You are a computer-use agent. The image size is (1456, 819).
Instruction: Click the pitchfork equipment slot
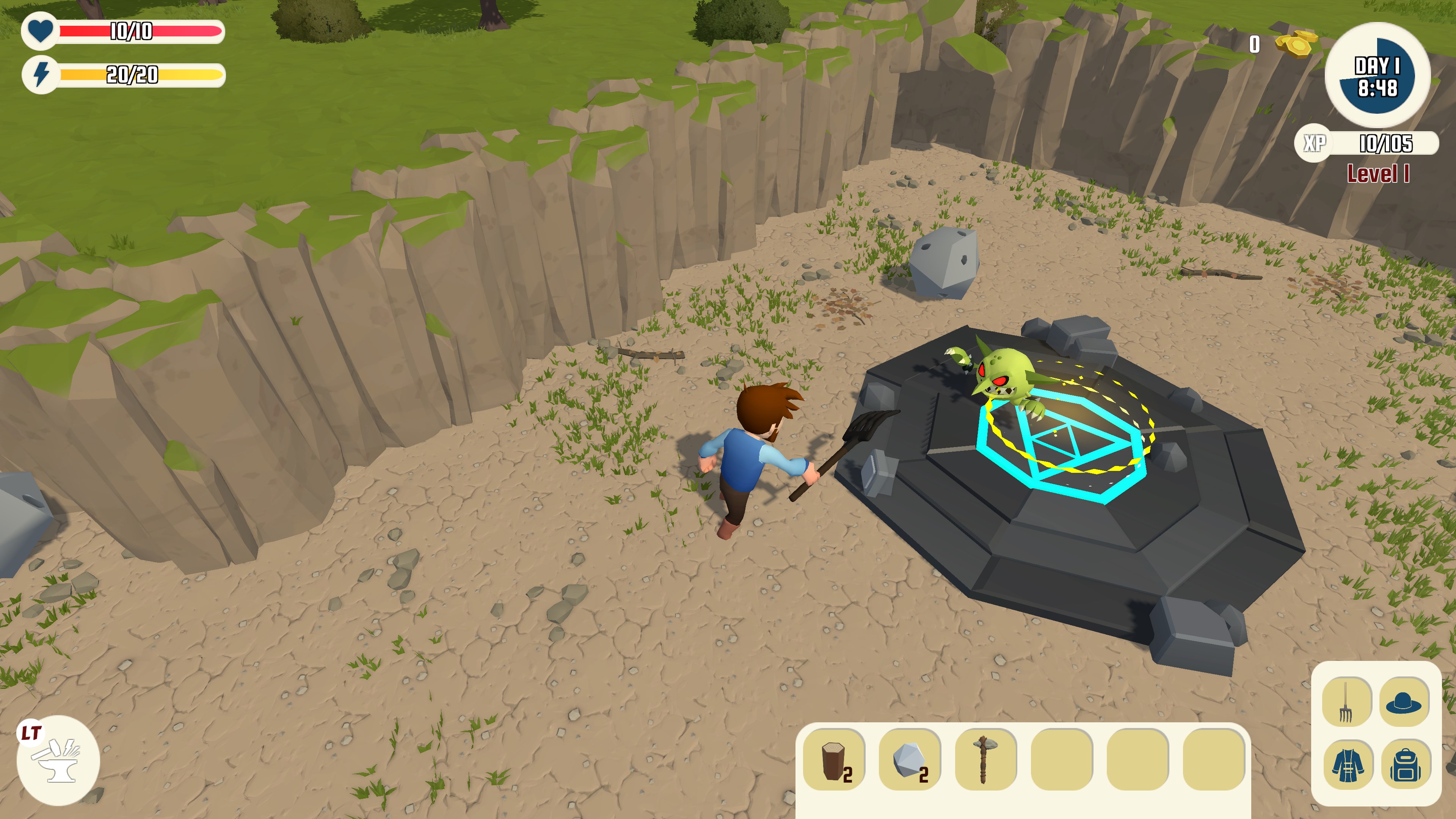click(x=1346, y=701)
